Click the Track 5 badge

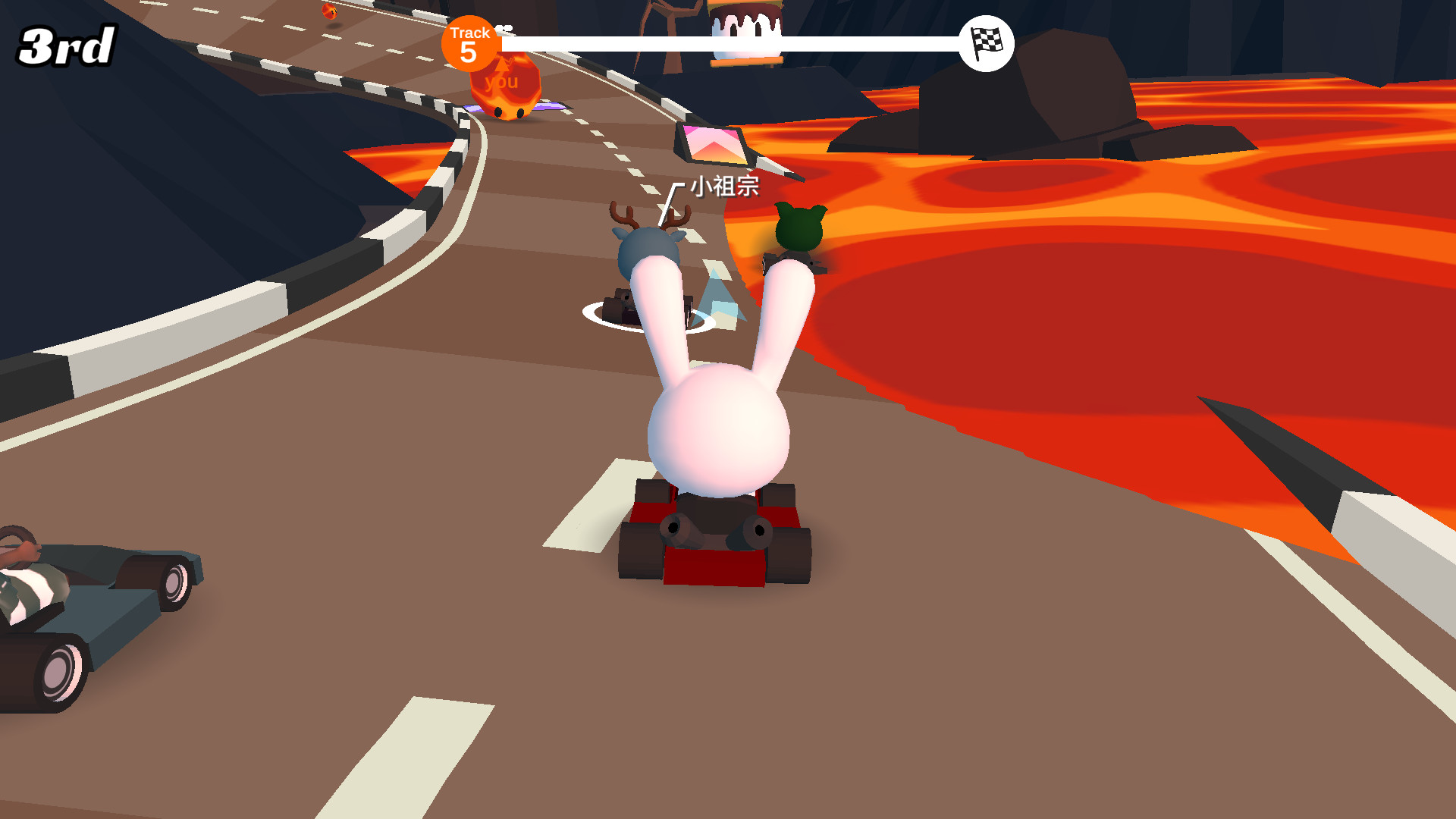point(470,44)
